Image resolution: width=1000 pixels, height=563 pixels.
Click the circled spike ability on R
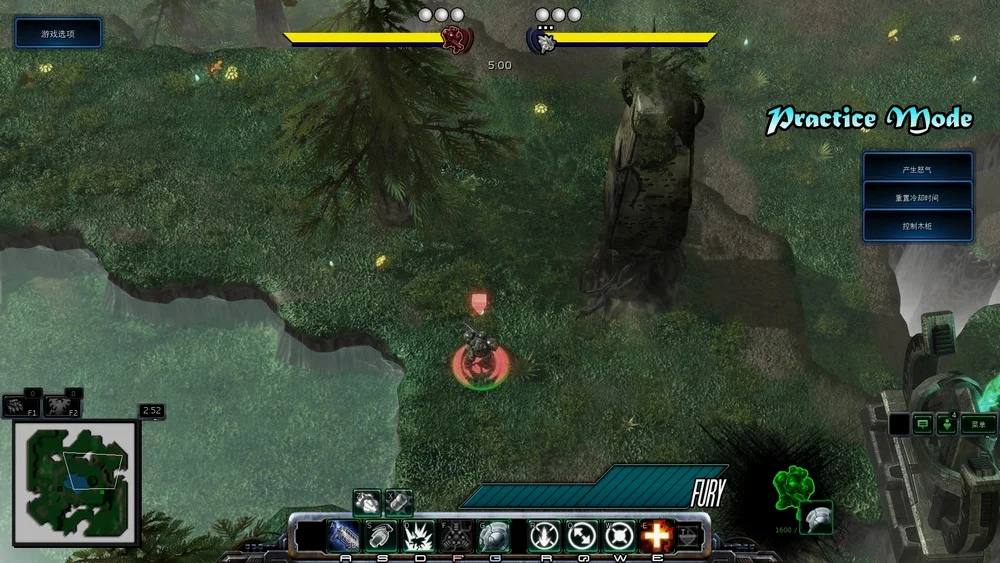(543, 536)
